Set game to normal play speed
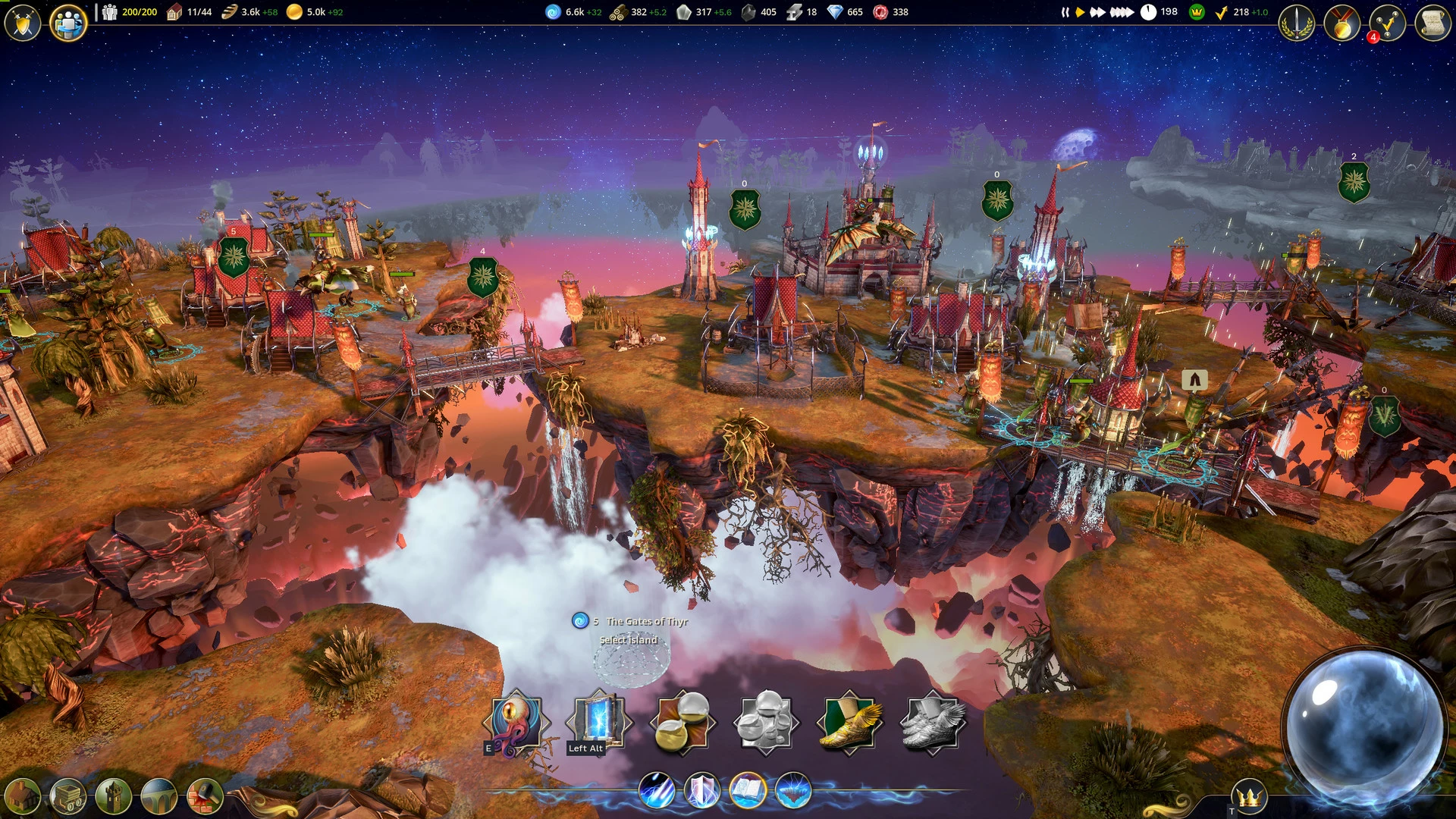 click(x=1080, y=12)
